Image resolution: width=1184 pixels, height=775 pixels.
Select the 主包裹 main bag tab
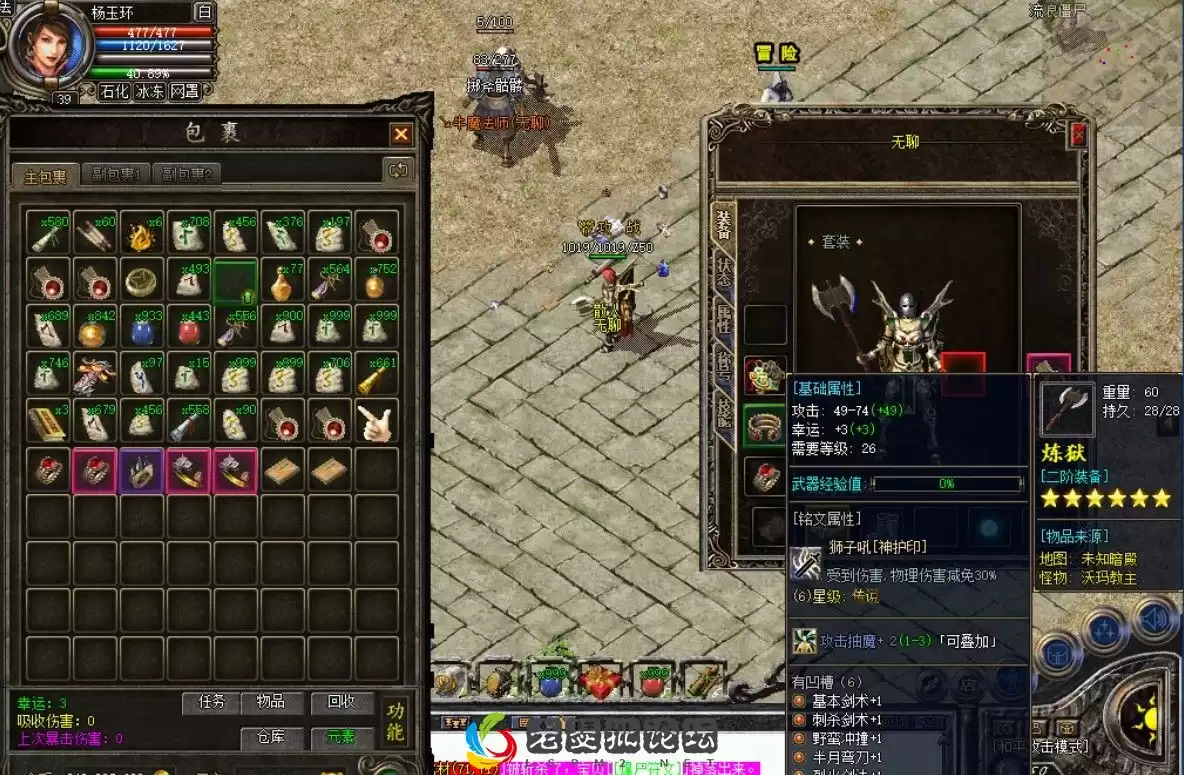click(x=45, y=176)
